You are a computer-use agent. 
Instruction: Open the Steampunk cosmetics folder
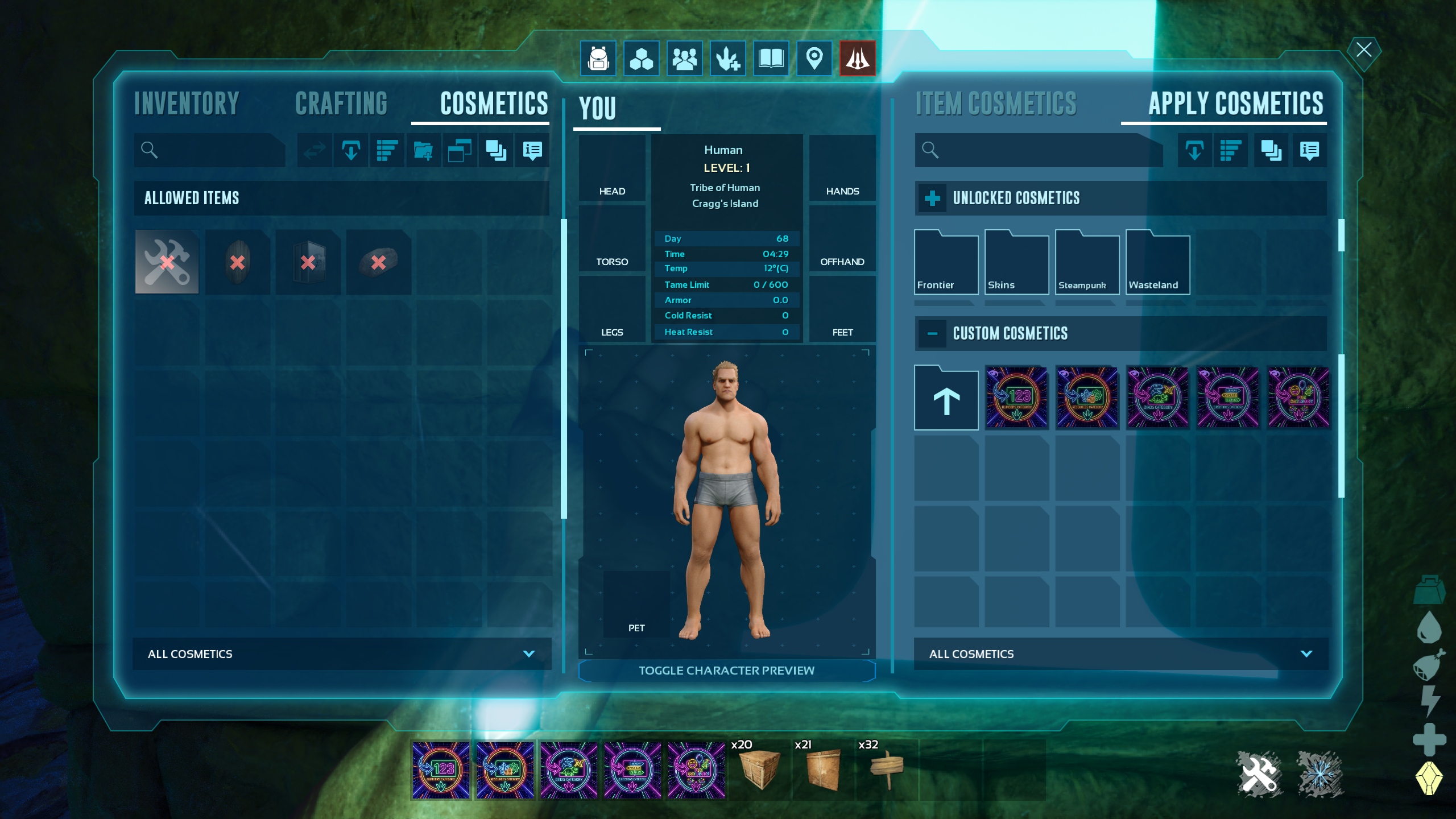click(1087, 263)
